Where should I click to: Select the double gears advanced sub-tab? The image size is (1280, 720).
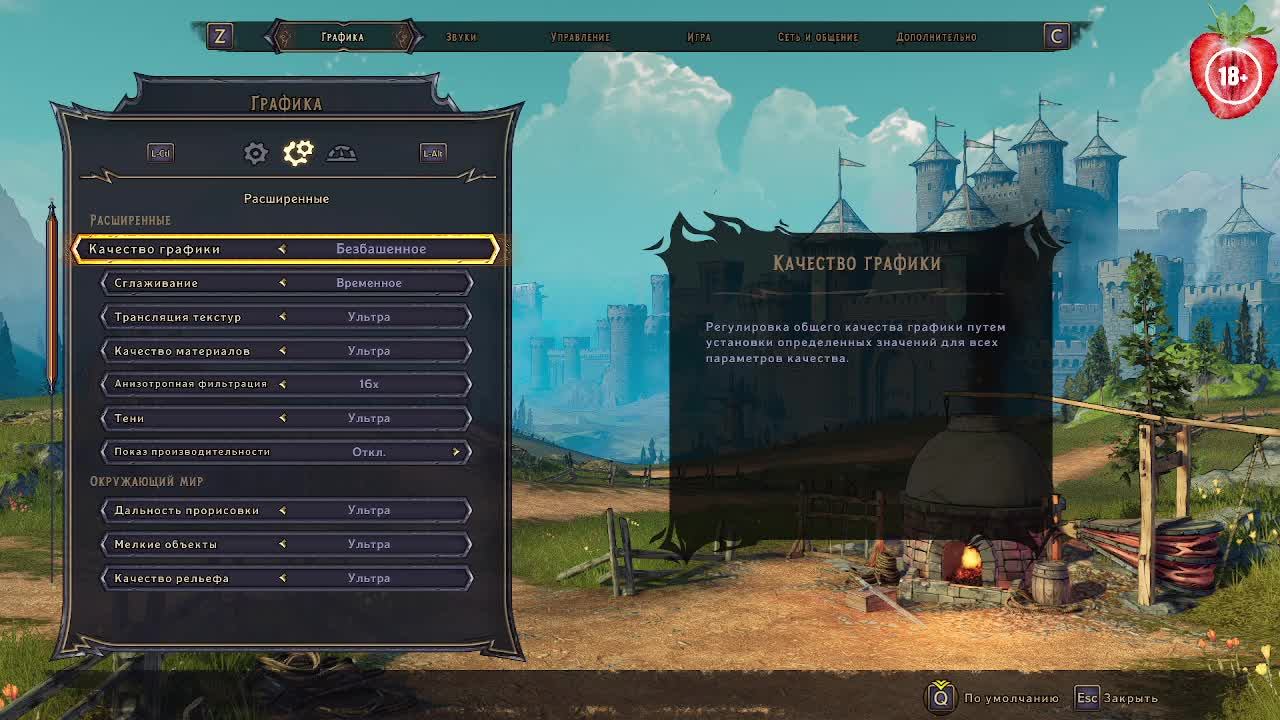pos(298,153)
